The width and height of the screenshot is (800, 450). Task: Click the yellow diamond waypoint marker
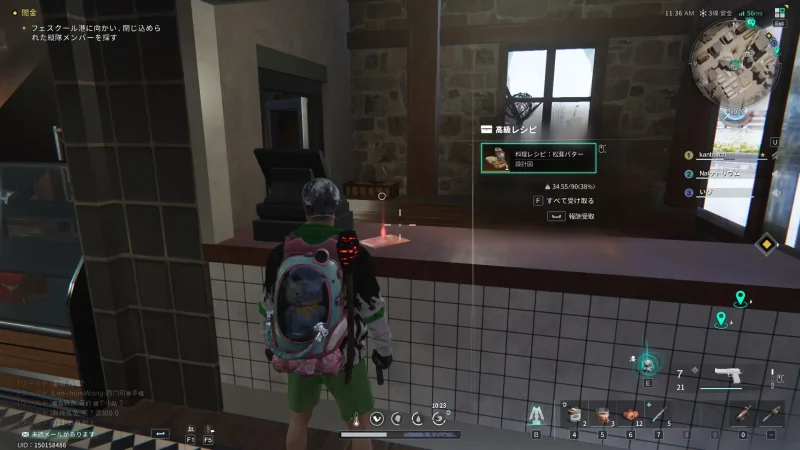pyautogui.click(x=766, y=242)
